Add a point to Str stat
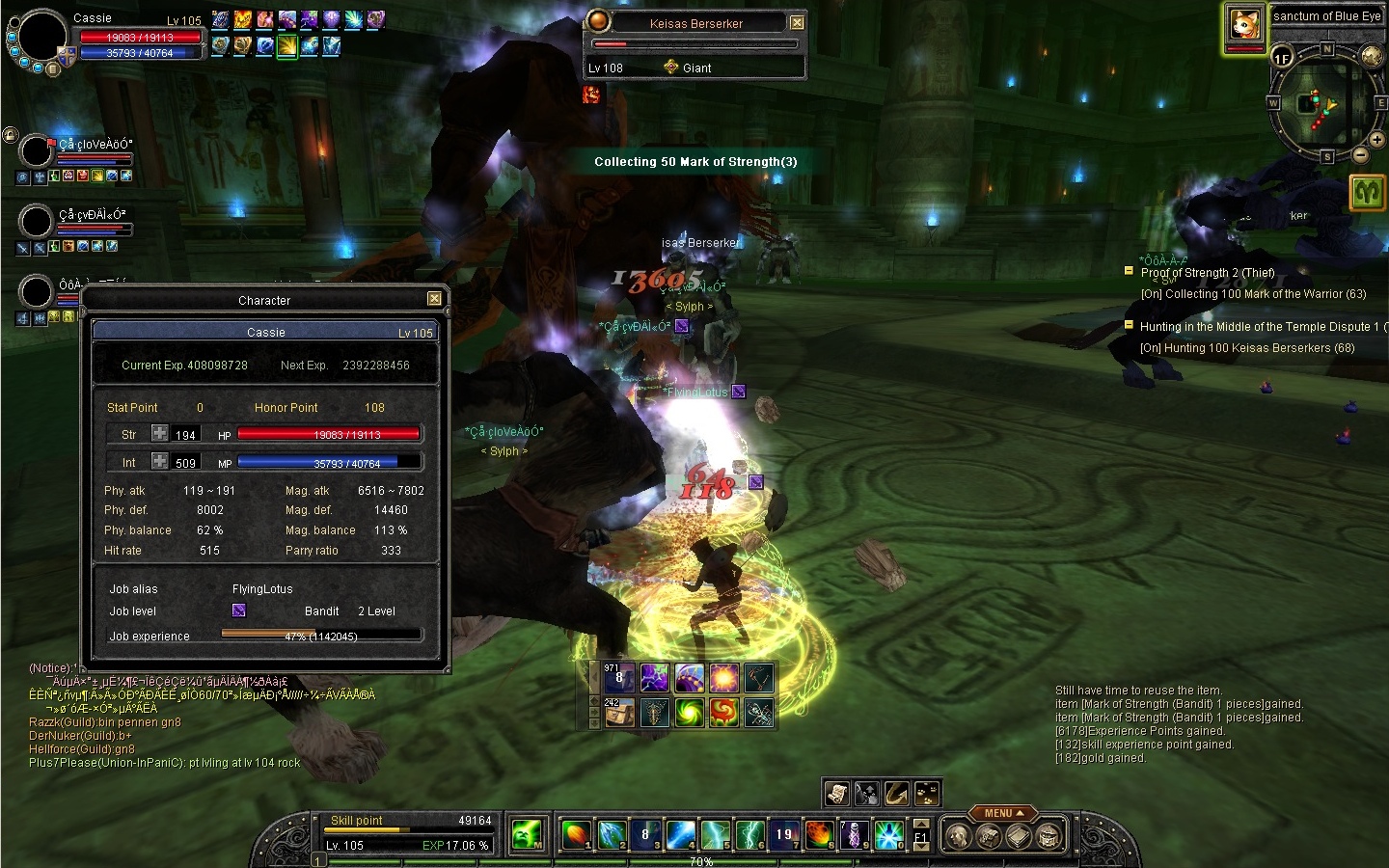The width and height of the screenshot is (1389, 868). 160,434
